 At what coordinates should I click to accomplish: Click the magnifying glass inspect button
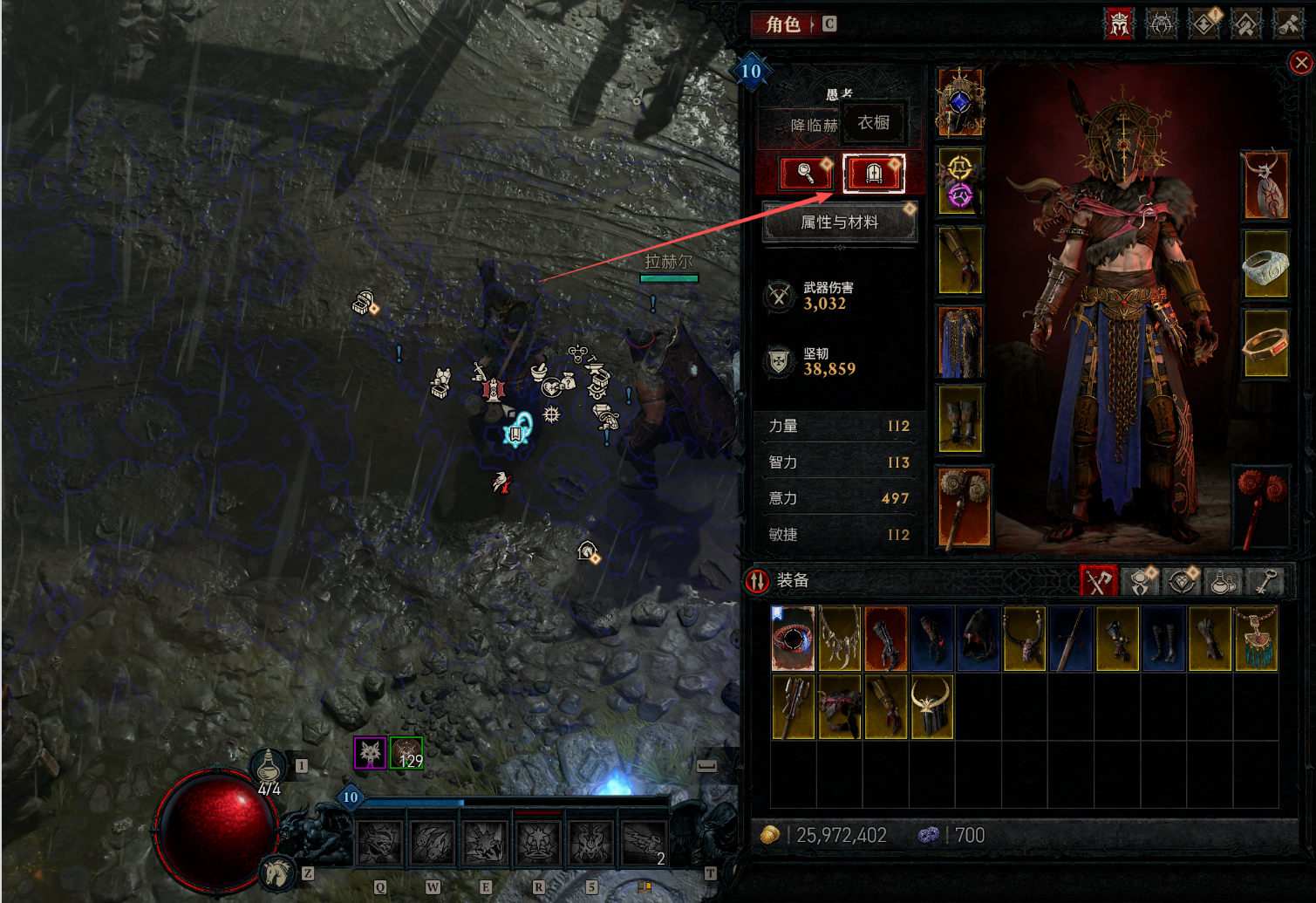pyautogui.click(x=806, y=174)
